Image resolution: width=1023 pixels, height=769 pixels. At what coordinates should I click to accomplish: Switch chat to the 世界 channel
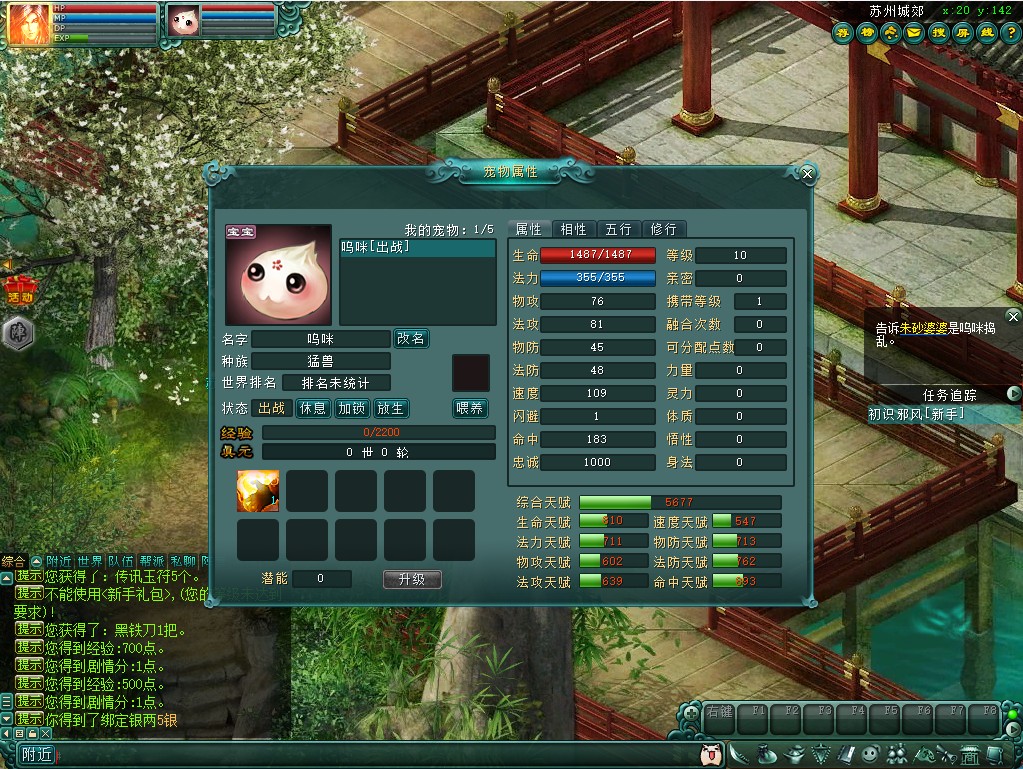click(91, 561)
